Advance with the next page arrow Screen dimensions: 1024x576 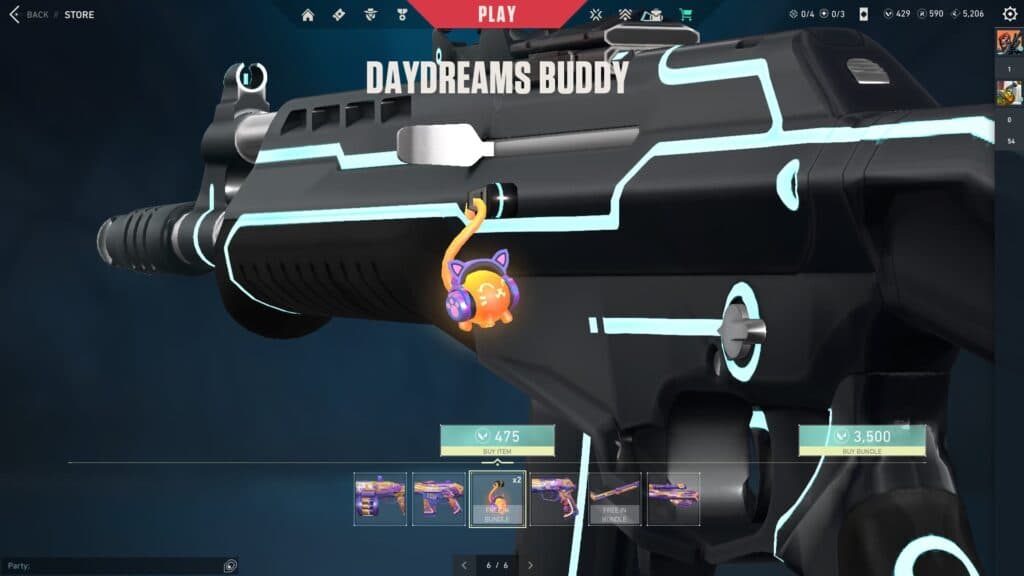coord(530,566)
